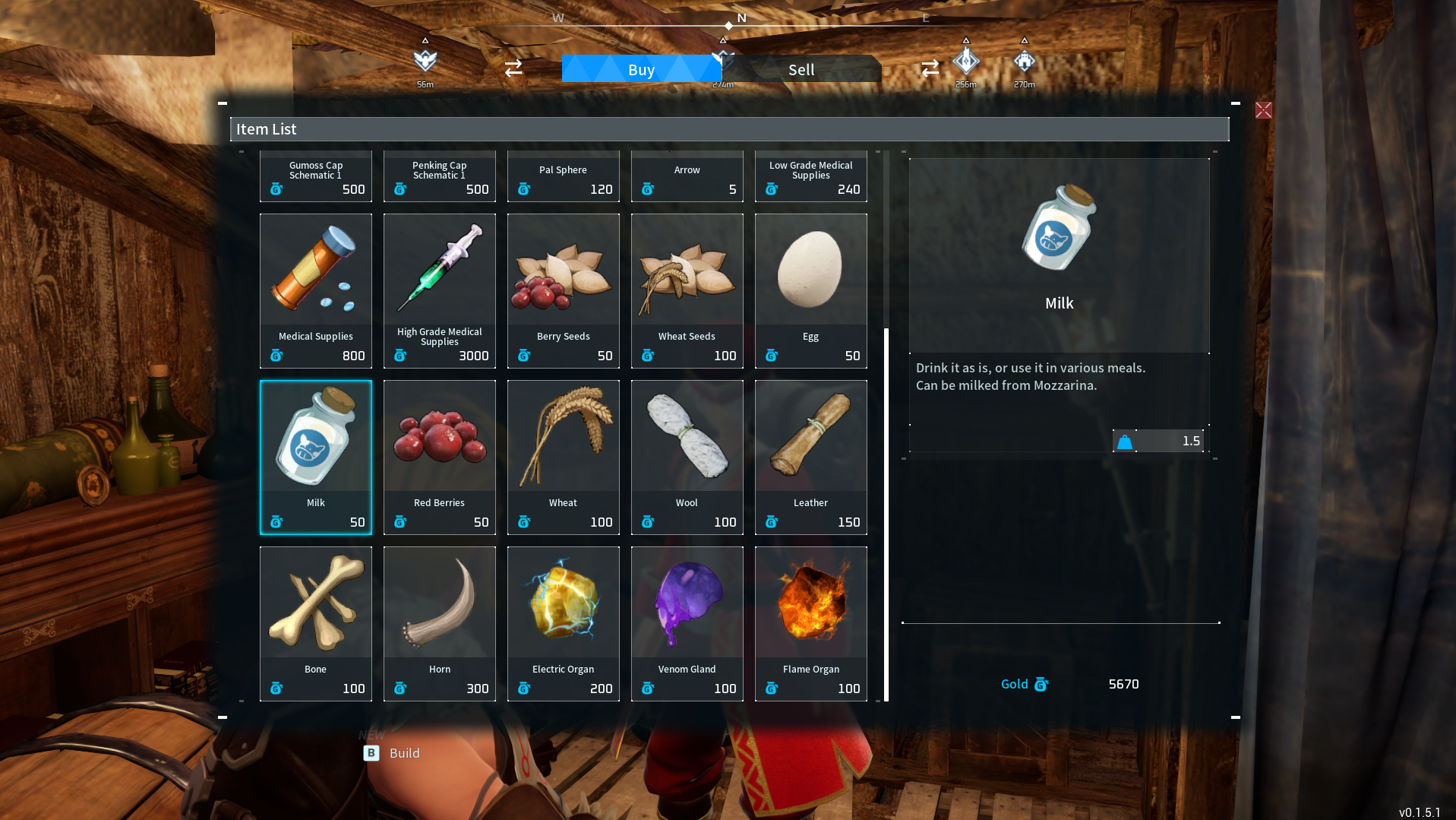Click the weight icon next to 1.5

coord(1123,442)
